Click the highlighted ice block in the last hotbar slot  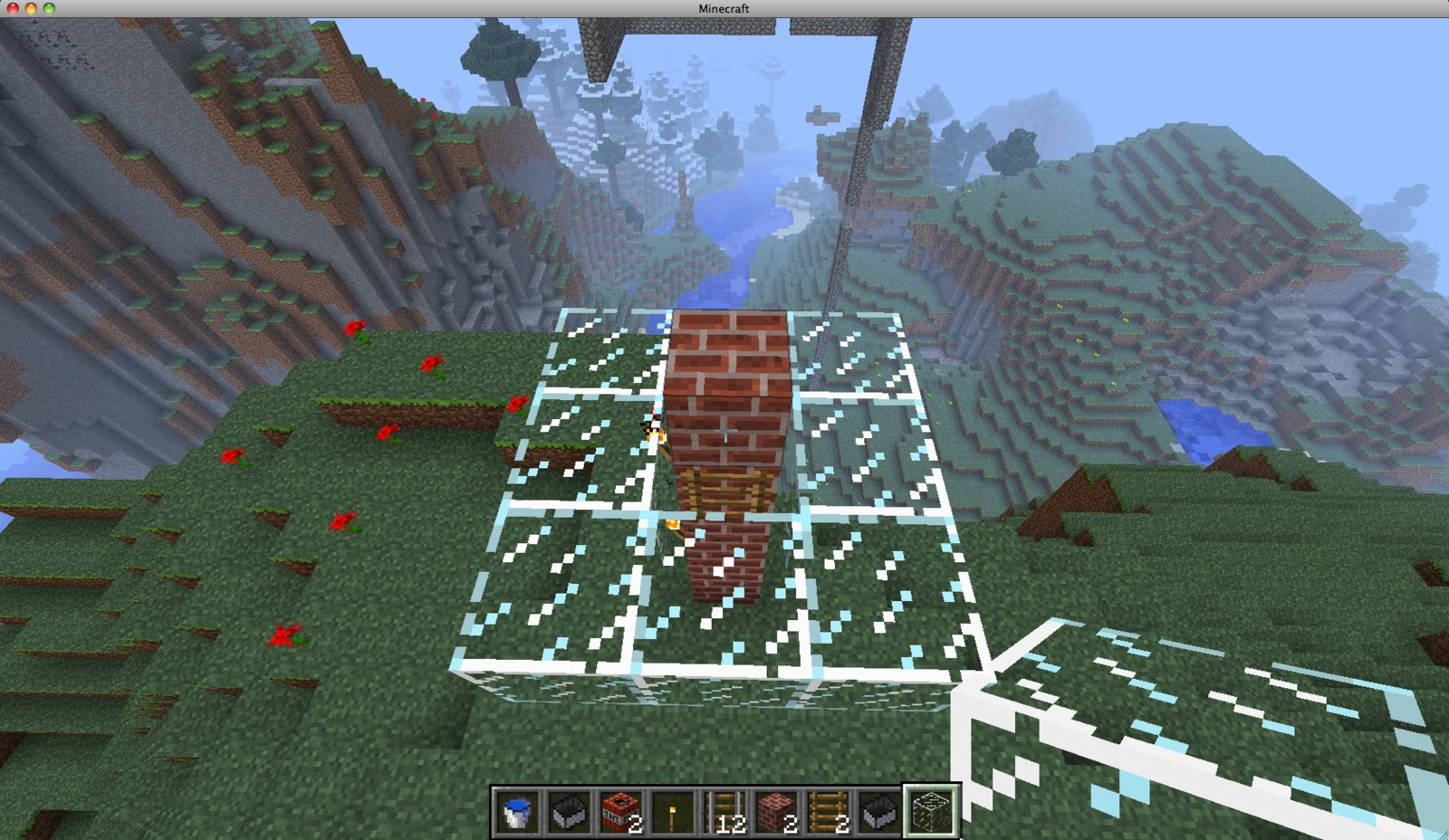[x=933, y=812]
